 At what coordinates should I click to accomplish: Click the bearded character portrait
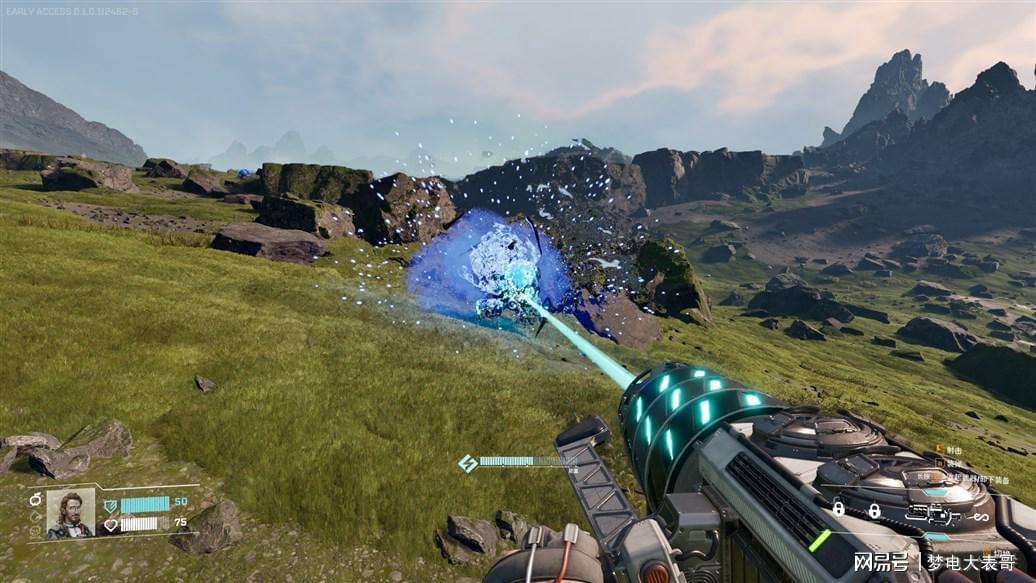pos(71,512)
